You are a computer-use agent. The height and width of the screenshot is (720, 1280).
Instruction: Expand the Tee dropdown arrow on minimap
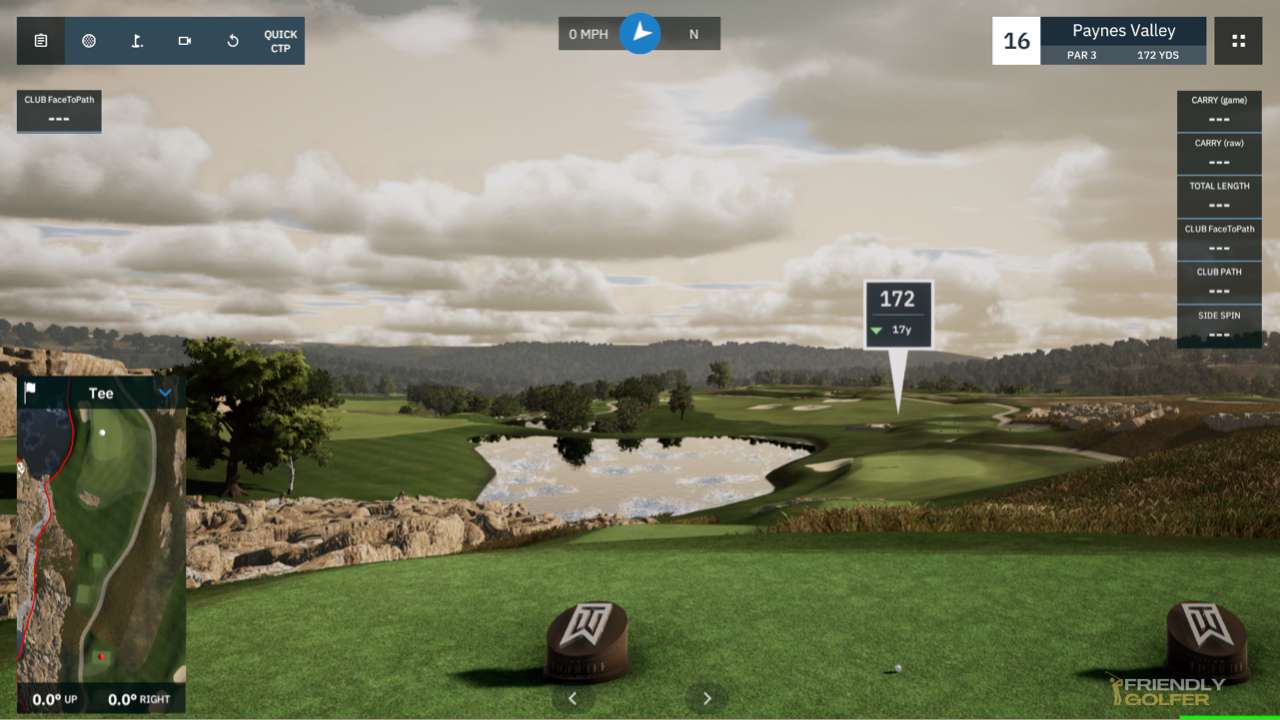click(165, 393)
